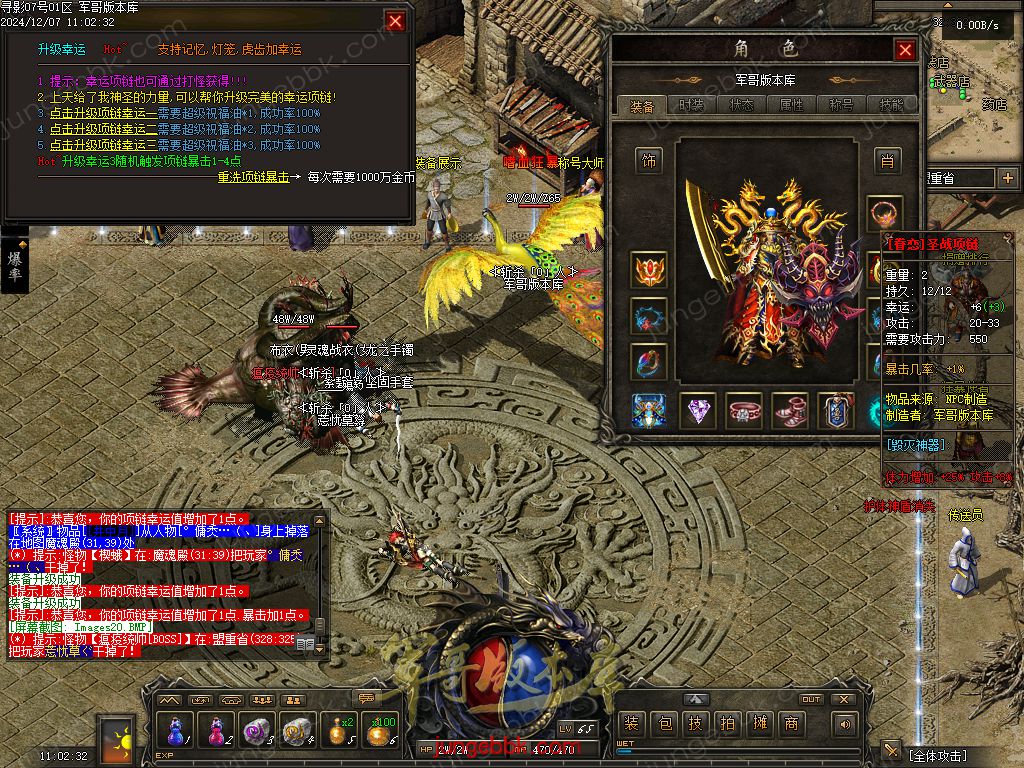Switch to the 称号 title tab
Viewport: 1024px width, 768px height.
[841, 105]
